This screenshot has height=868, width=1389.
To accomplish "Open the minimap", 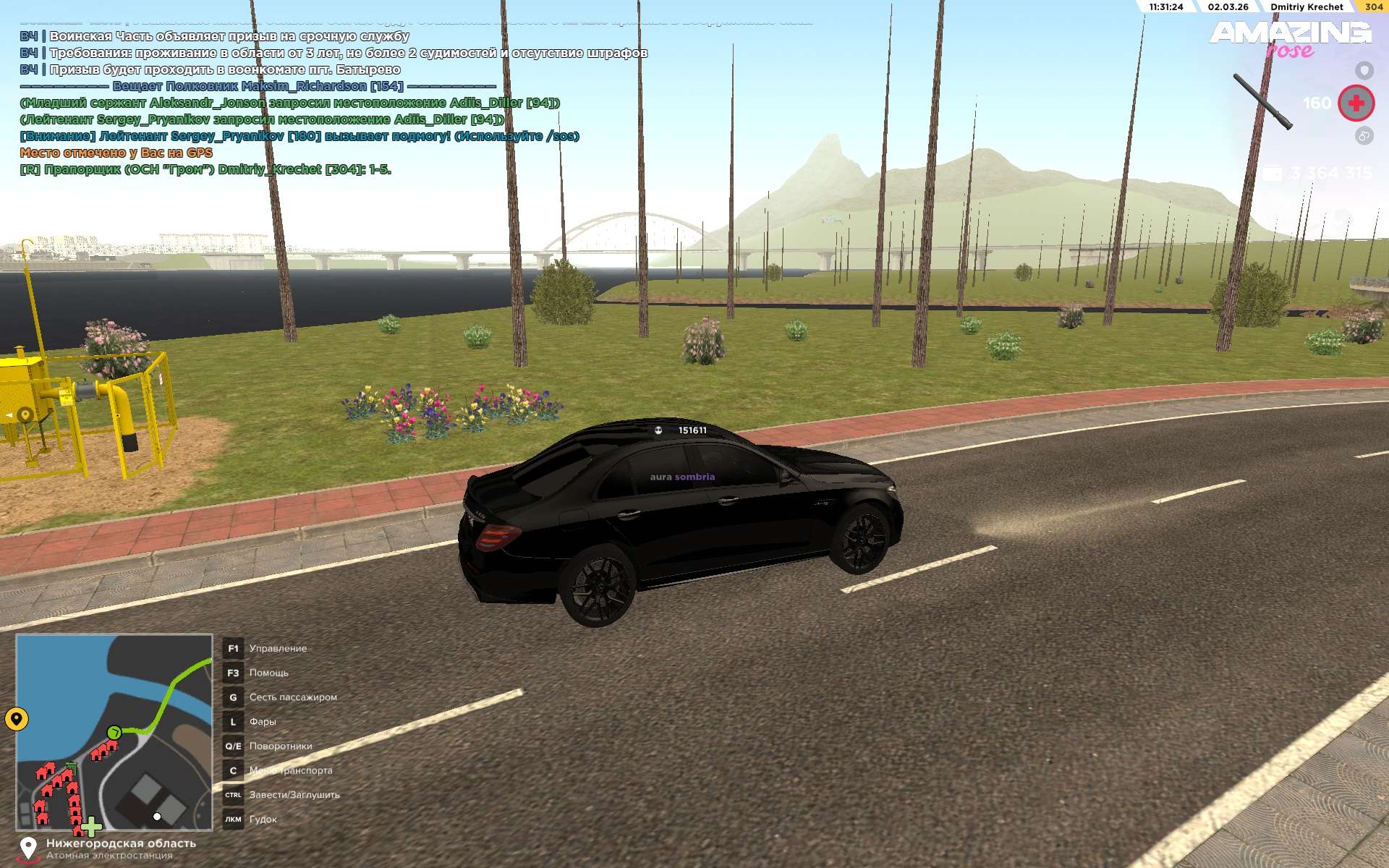I will click(114, 732).
